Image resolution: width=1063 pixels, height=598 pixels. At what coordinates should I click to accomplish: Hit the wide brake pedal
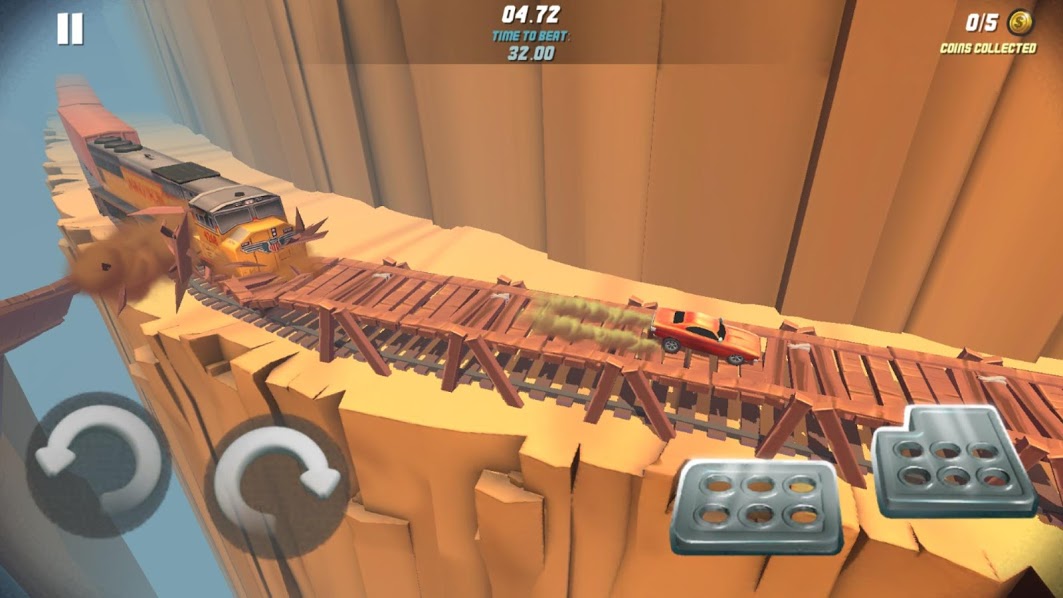click(755, 505)
